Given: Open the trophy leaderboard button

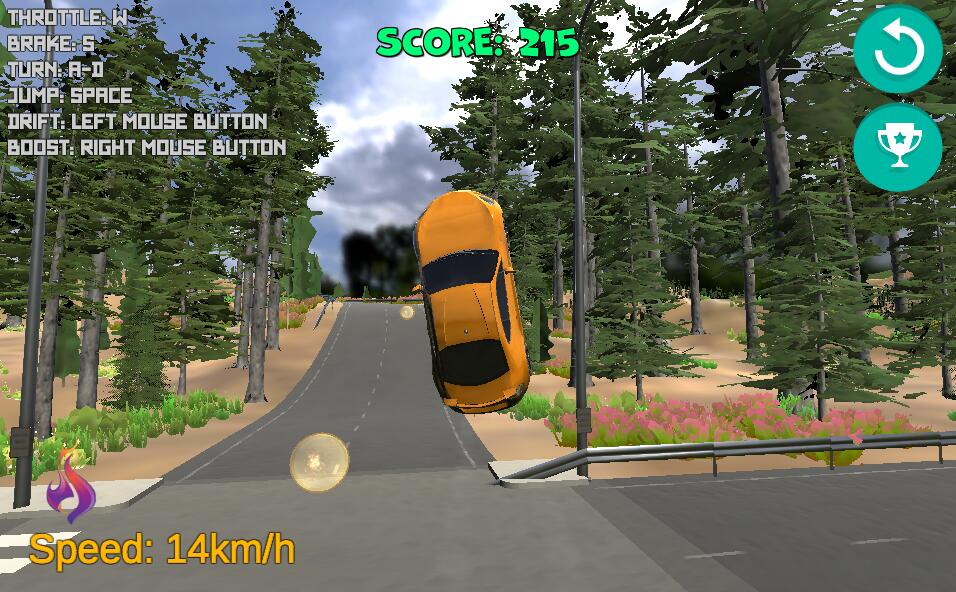Looking at the screenshot, I should [897, 148].
